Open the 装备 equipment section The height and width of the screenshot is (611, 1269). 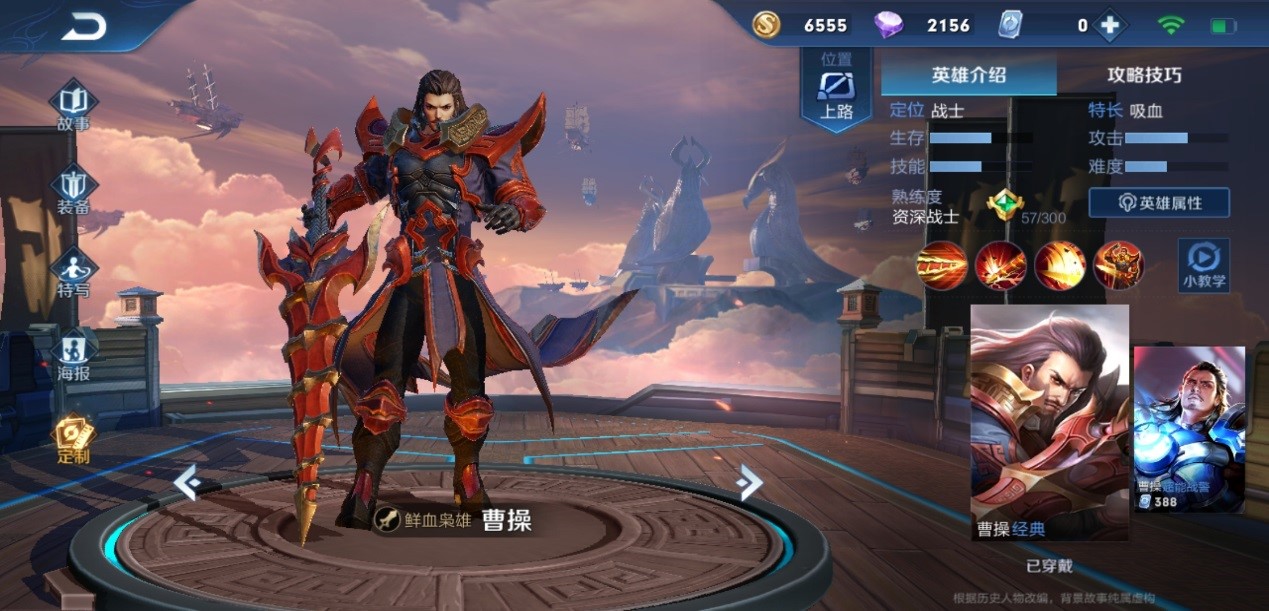pyautogui.click(x=73, y=190)
